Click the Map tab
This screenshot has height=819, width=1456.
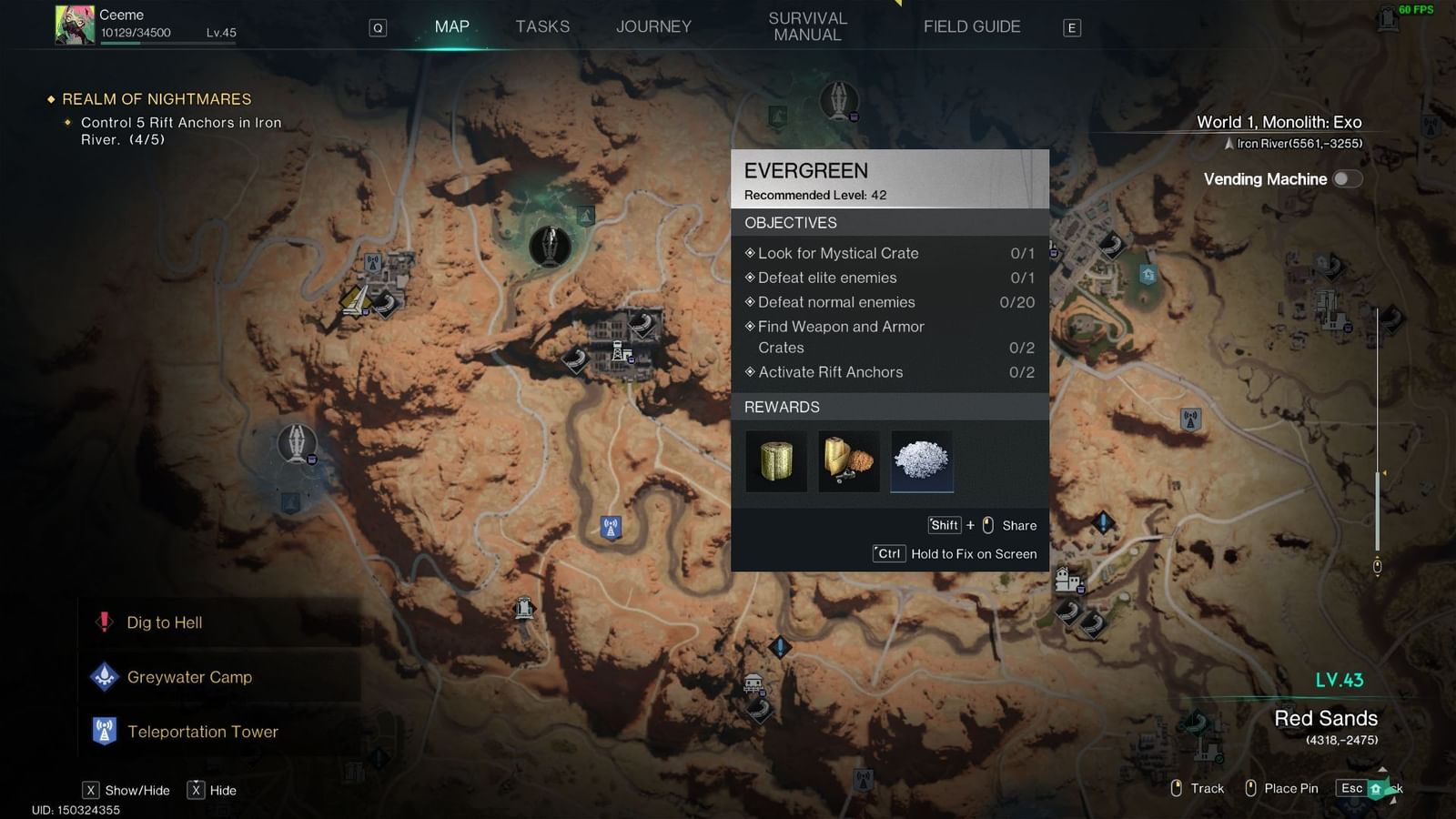tap(451, 26)
